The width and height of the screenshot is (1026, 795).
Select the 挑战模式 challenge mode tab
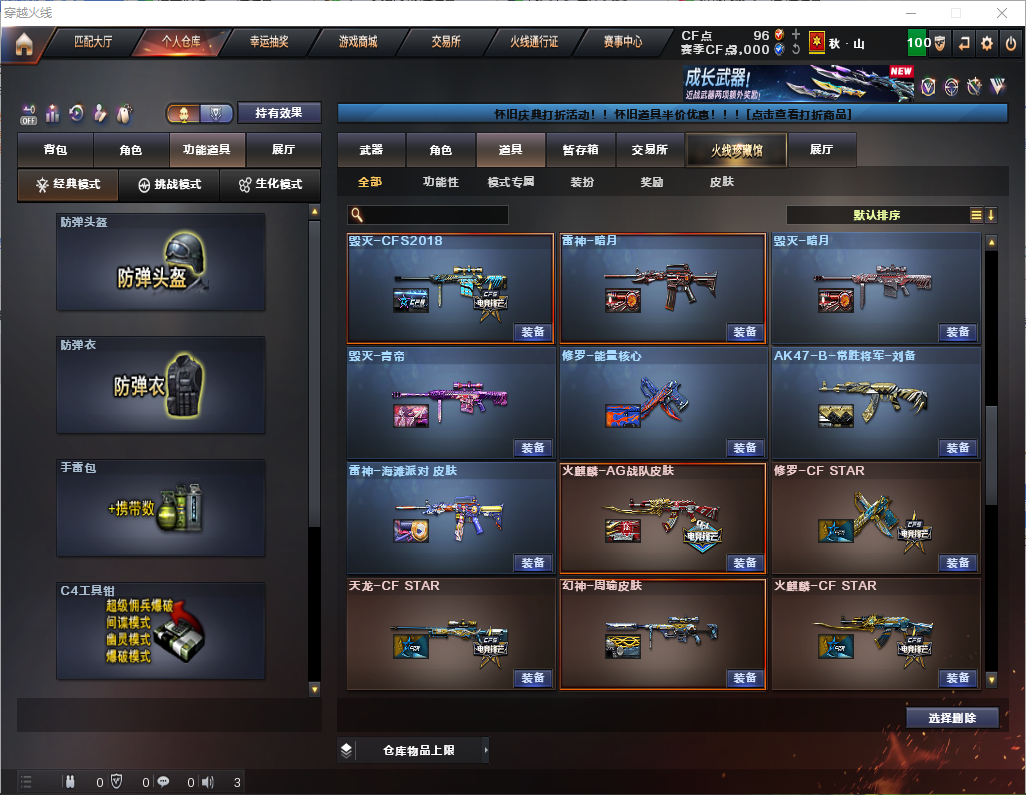169,185
